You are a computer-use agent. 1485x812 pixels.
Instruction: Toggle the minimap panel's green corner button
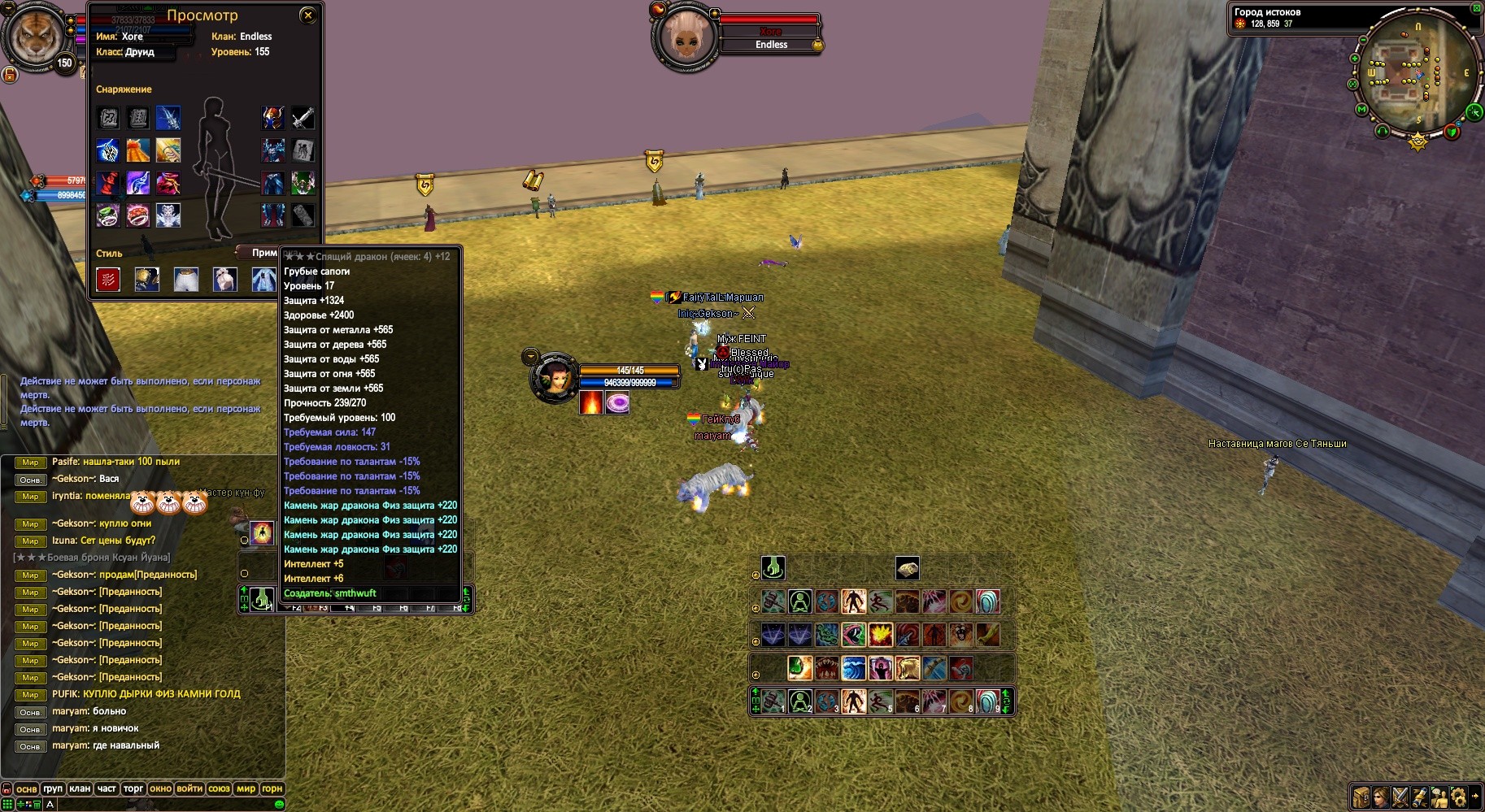(1476, 9)
